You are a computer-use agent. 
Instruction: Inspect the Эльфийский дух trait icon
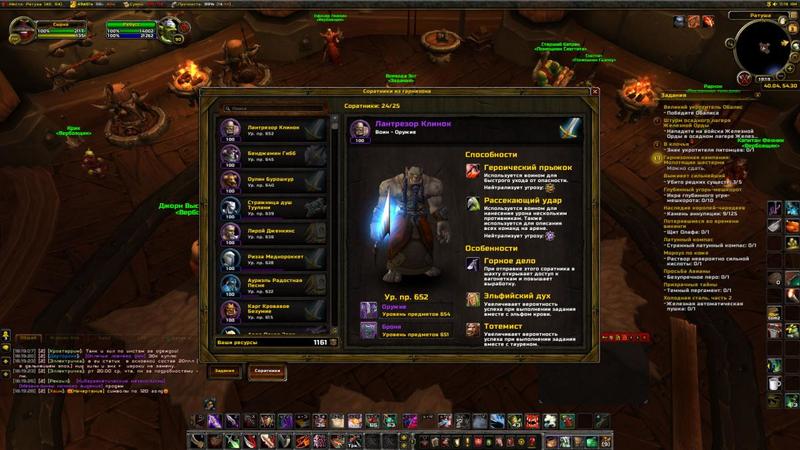pyautogui.click(x=472, y=299)
